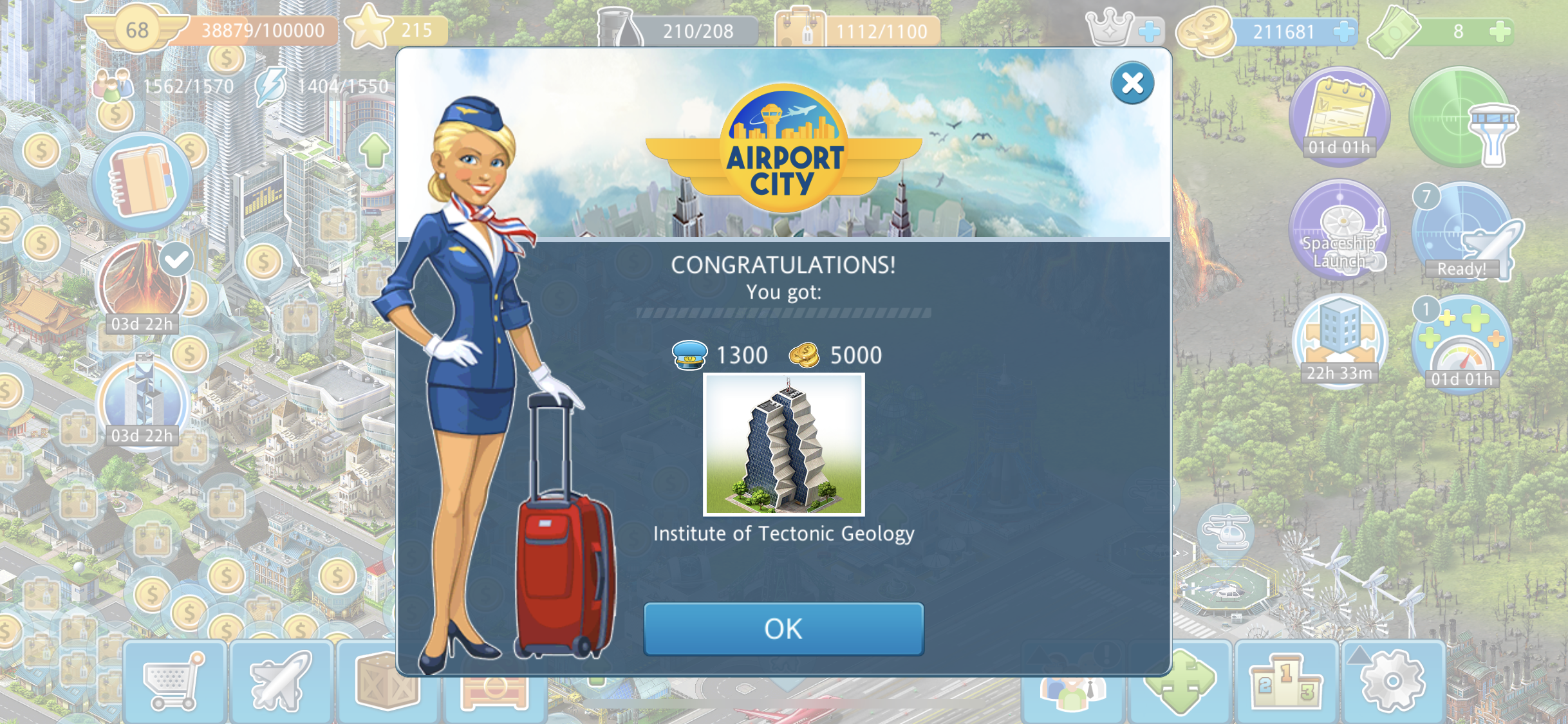Viewport: 1568px width, 724px height.
Task: Close the congratulations popup with the X
Action: point(1132,83)
